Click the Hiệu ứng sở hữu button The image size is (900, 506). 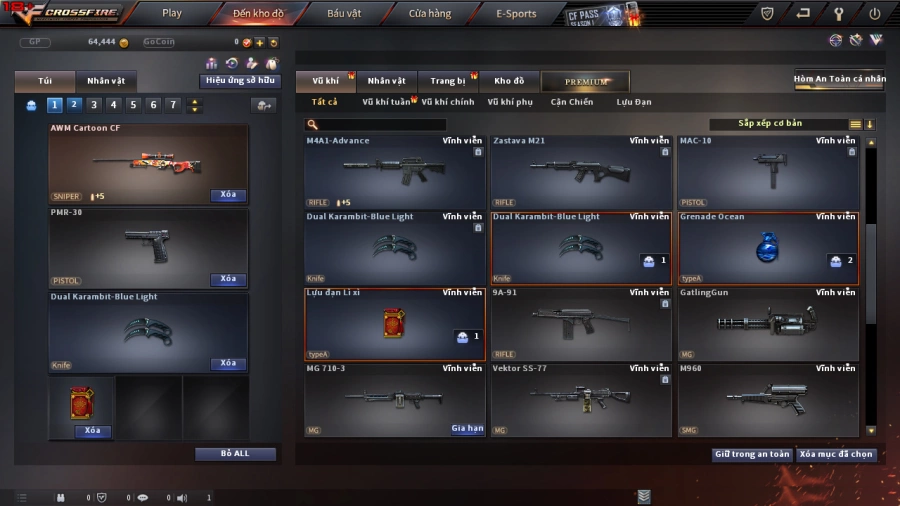[241, 81]
